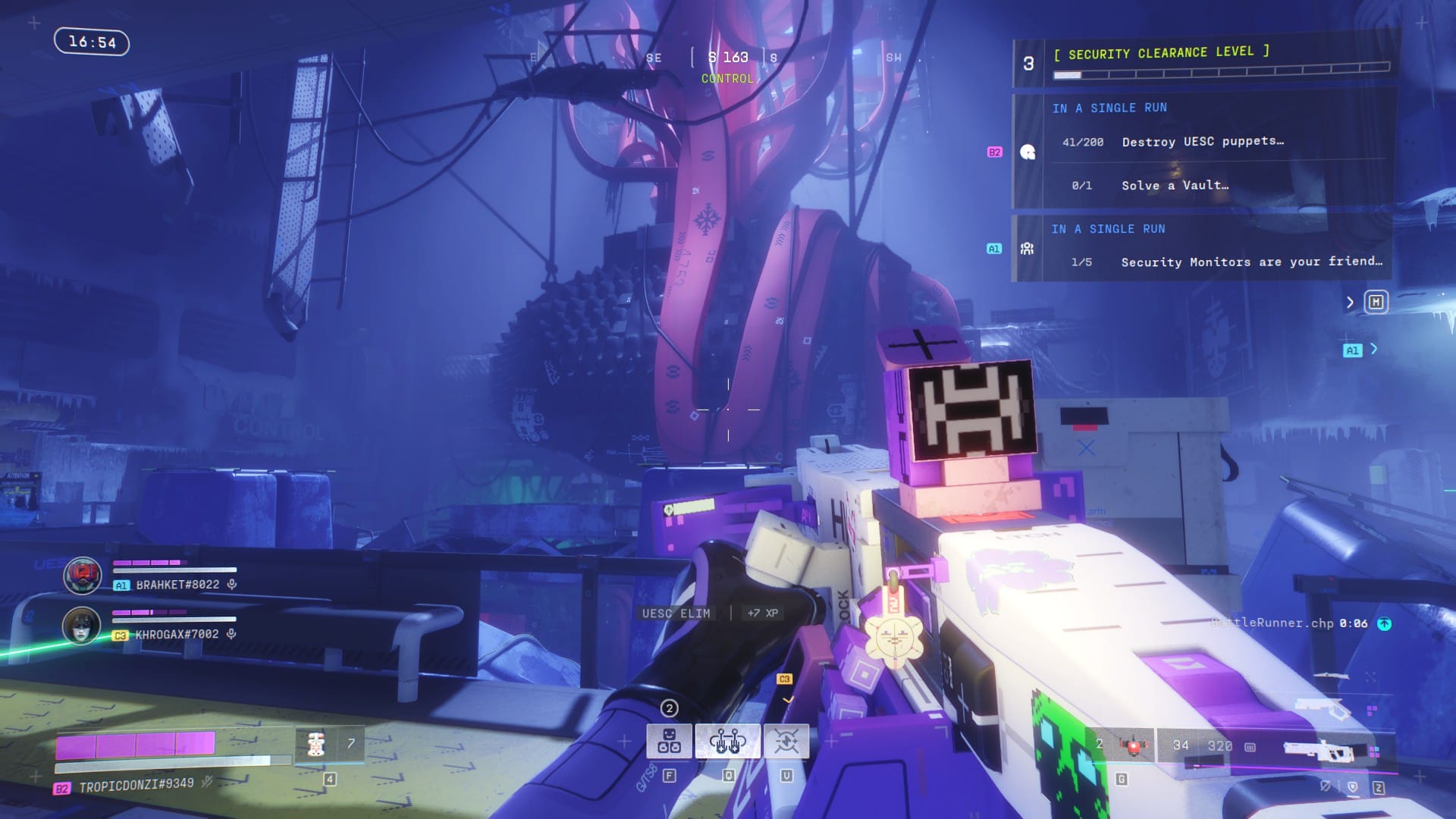Select the crossed-out lightning ability icon

pyautogui.click(x=786, y=741)
